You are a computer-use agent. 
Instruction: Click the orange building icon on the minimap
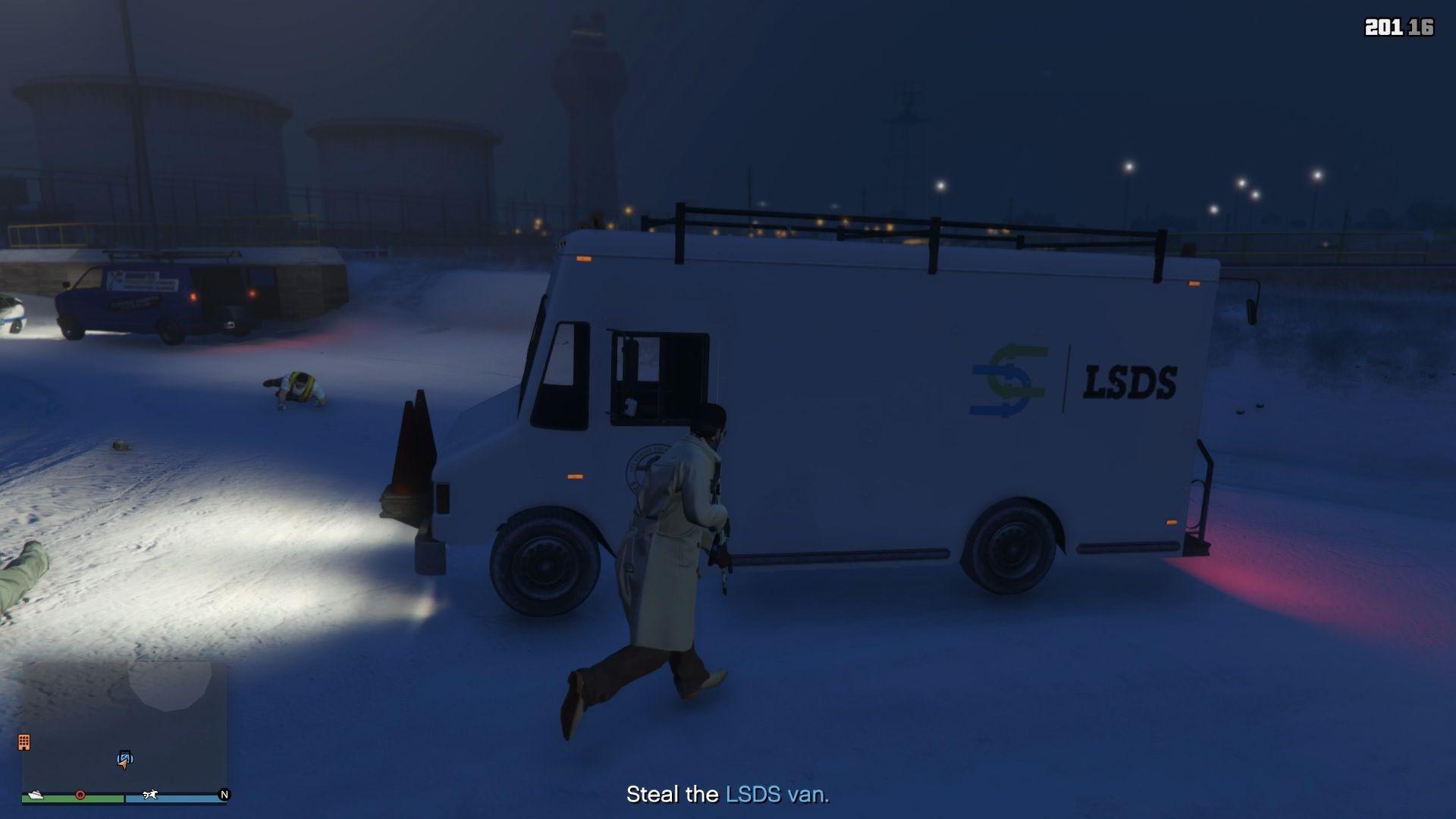[24, 742]
